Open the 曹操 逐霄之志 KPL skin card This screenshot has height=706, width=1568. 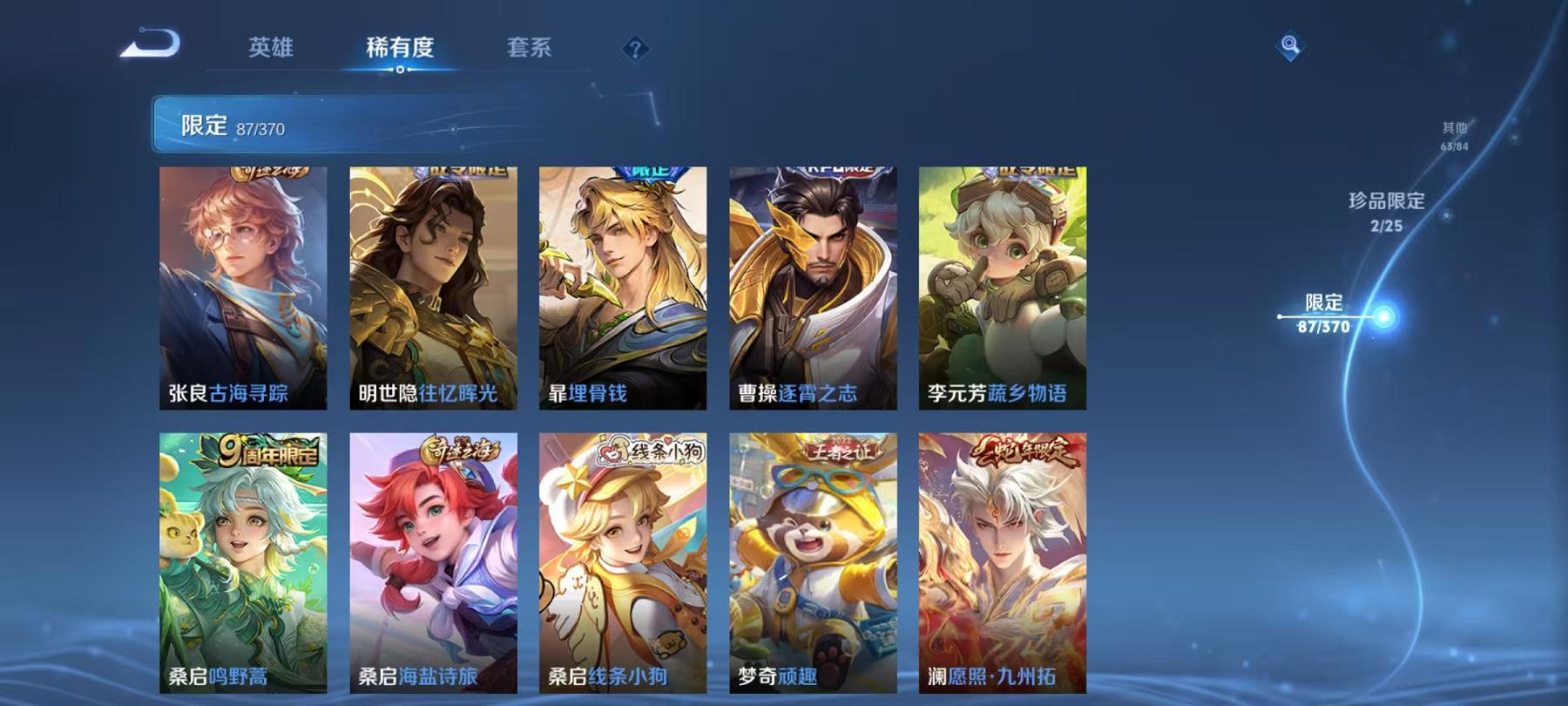pyautogui.click(x=812, y=288)
